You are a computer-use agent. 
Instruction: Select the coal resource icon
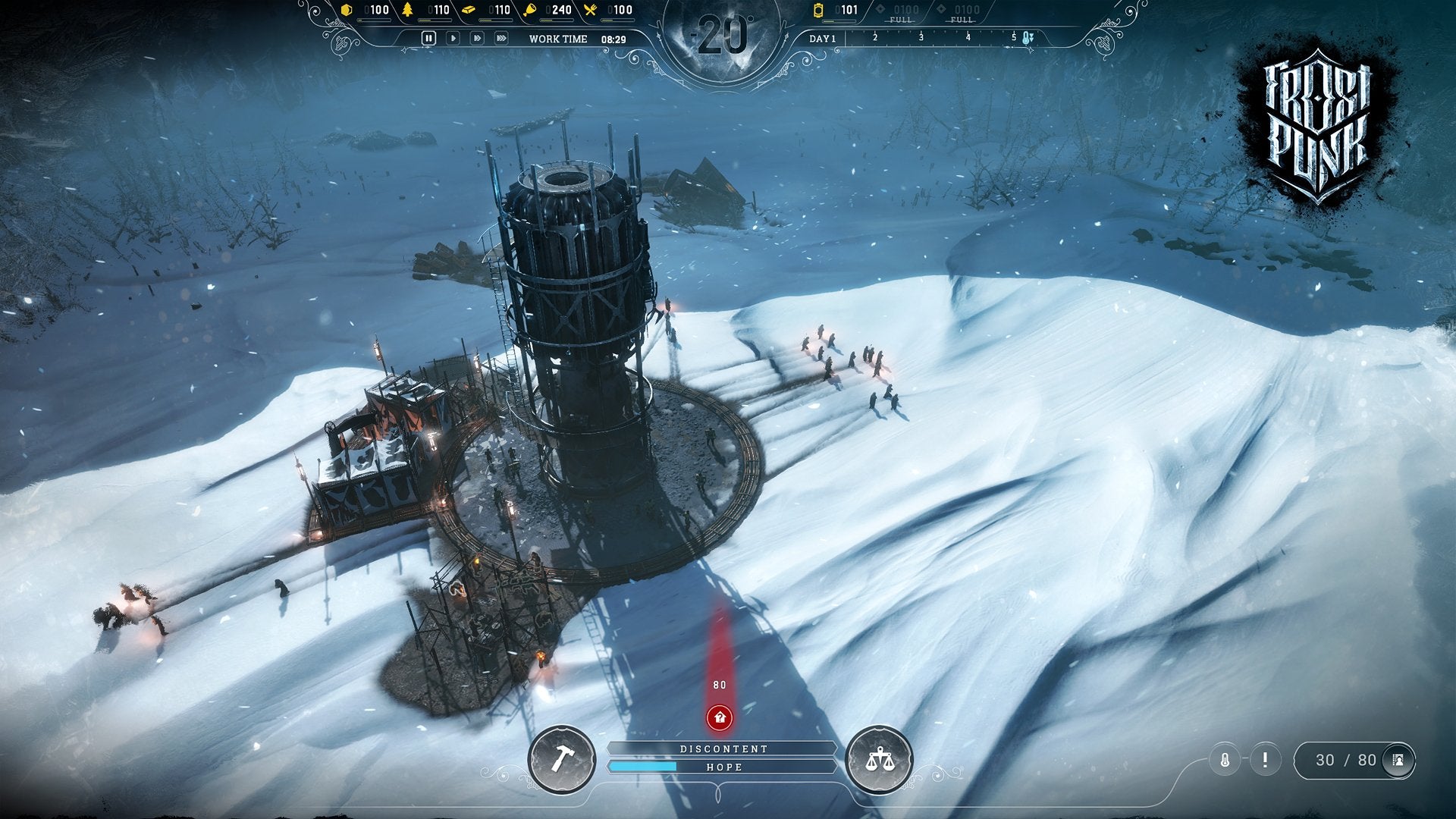tap(347, 10)
